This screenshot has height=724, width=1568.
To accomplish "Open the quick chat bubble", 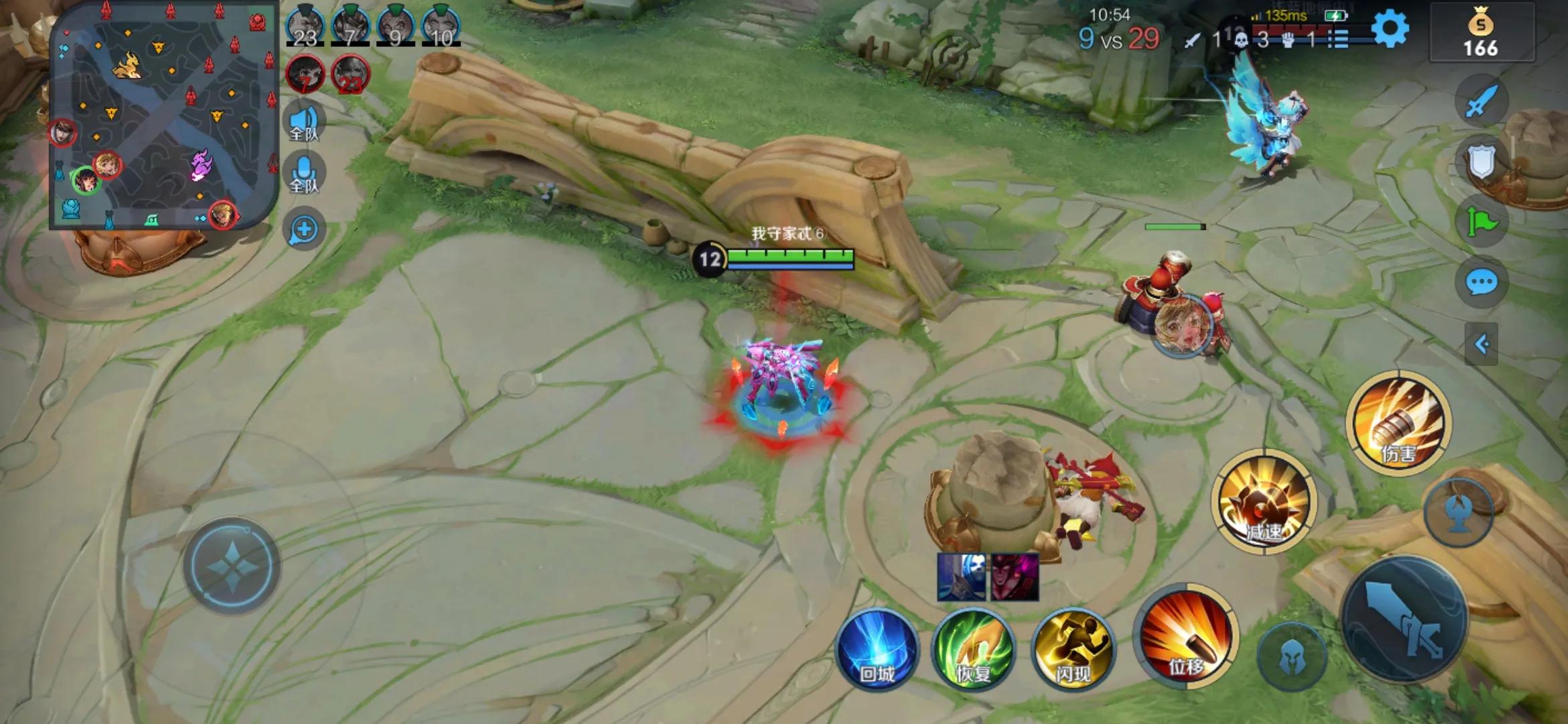I will [x=1482, y=282].
